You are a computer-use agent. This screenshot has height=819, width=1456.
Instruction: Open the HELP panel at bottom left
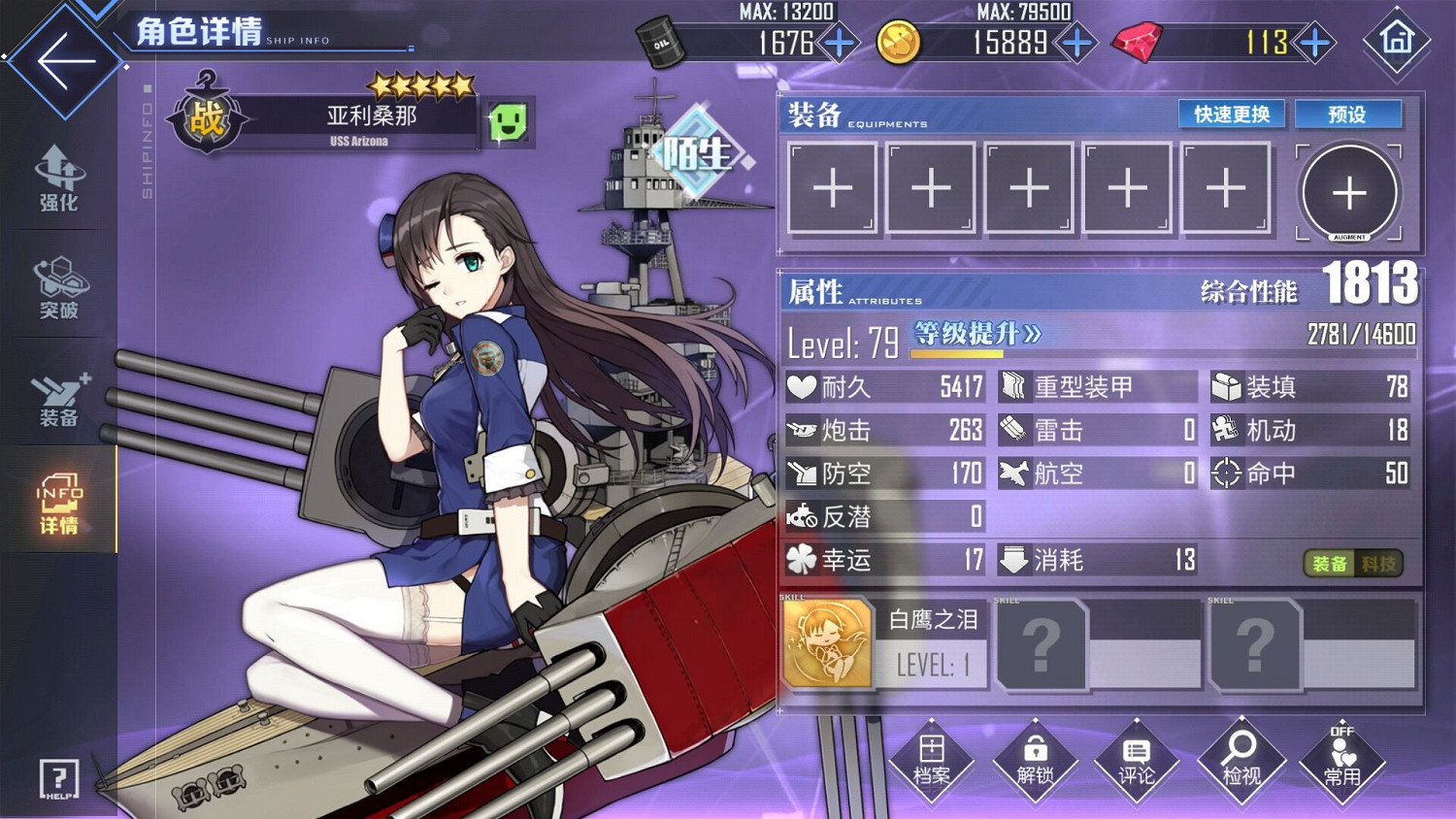click(58, 776)
